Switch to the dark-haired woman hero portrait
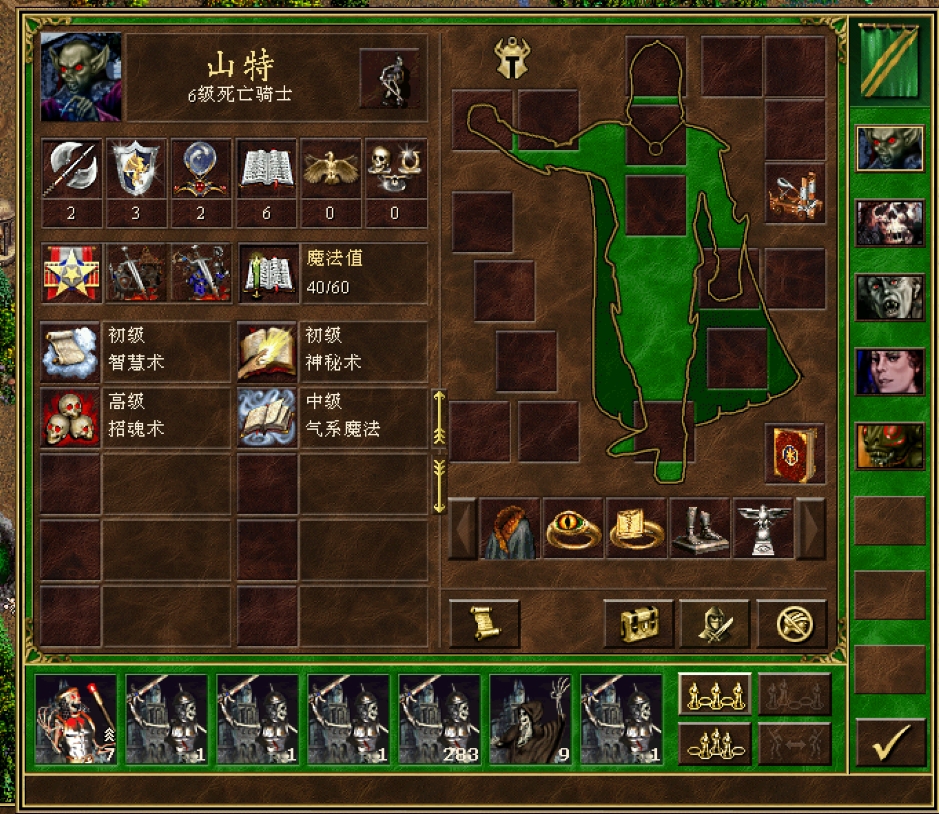The height and width of the screenshot is (814, 939). click(890, 372)
